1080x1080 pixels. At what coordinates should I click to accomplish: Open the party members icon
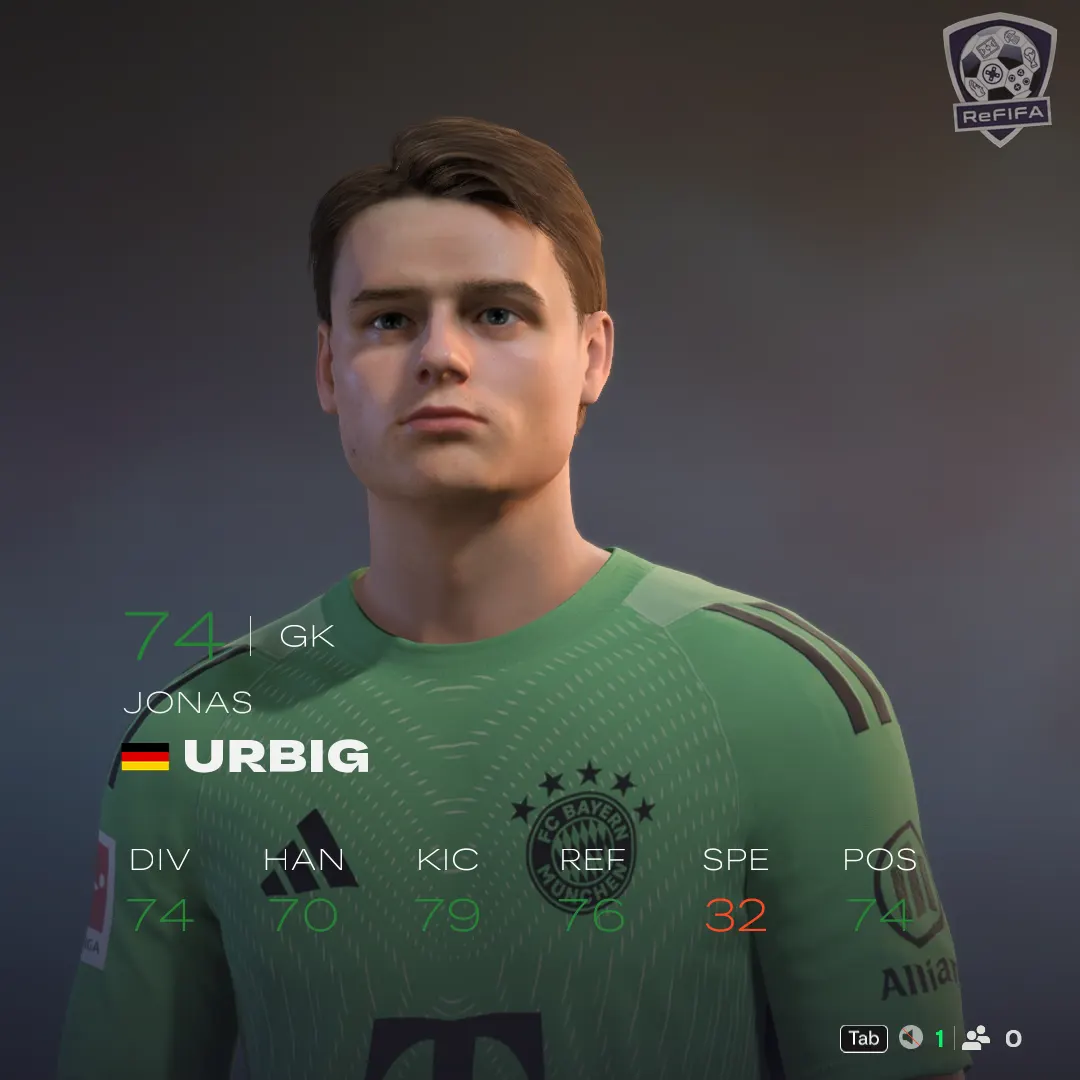click(976, 1038)
